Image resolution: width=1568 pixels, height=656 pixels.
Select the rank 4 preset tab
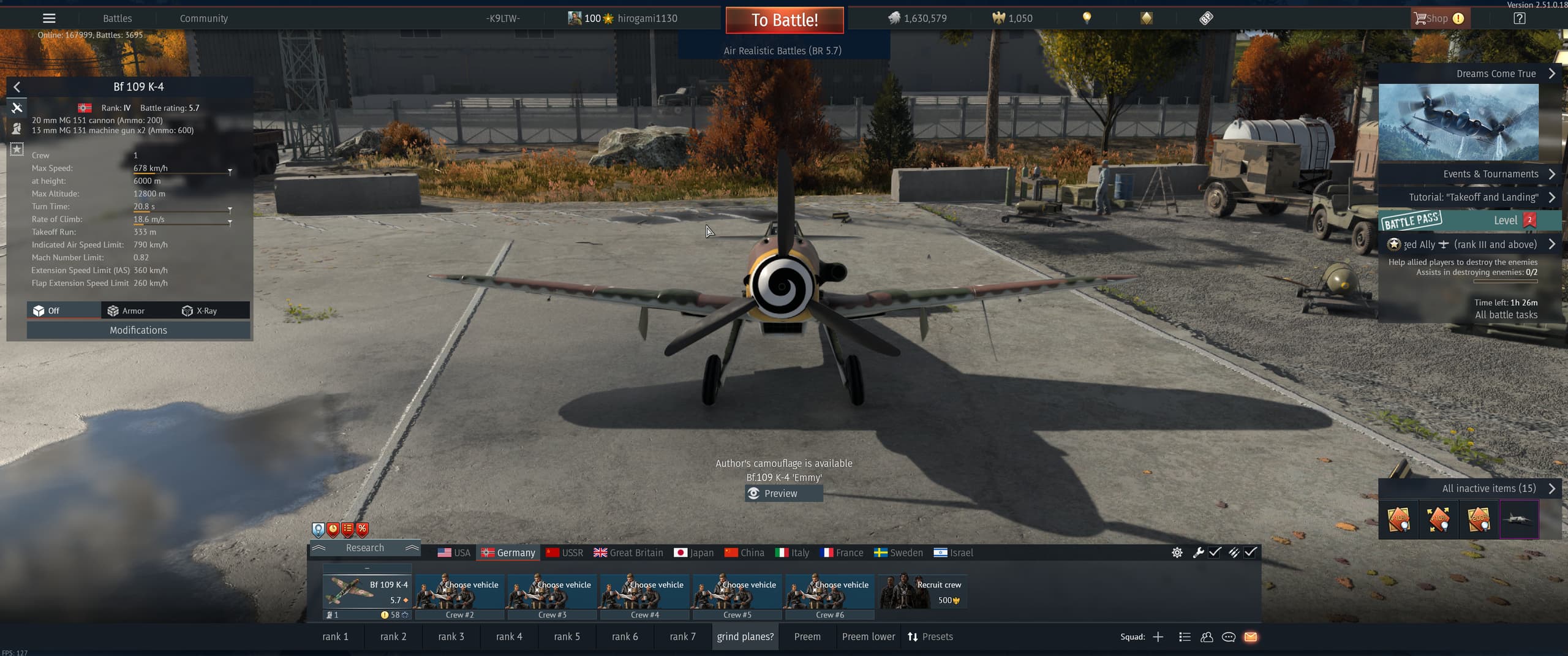pos(509,636)
